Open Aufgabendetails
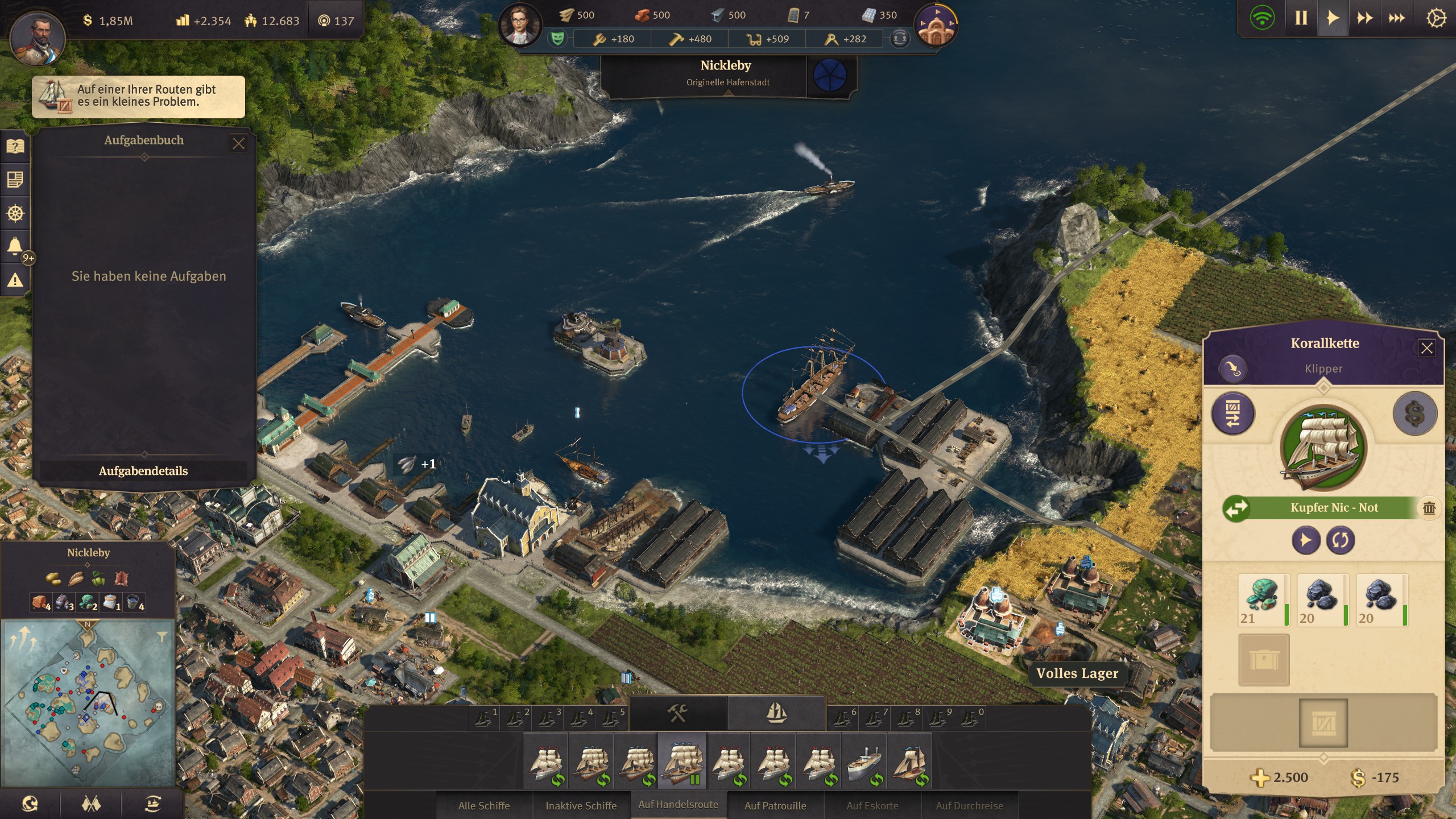The width and height of the screenshot is (1456, 819). point(143,471)
